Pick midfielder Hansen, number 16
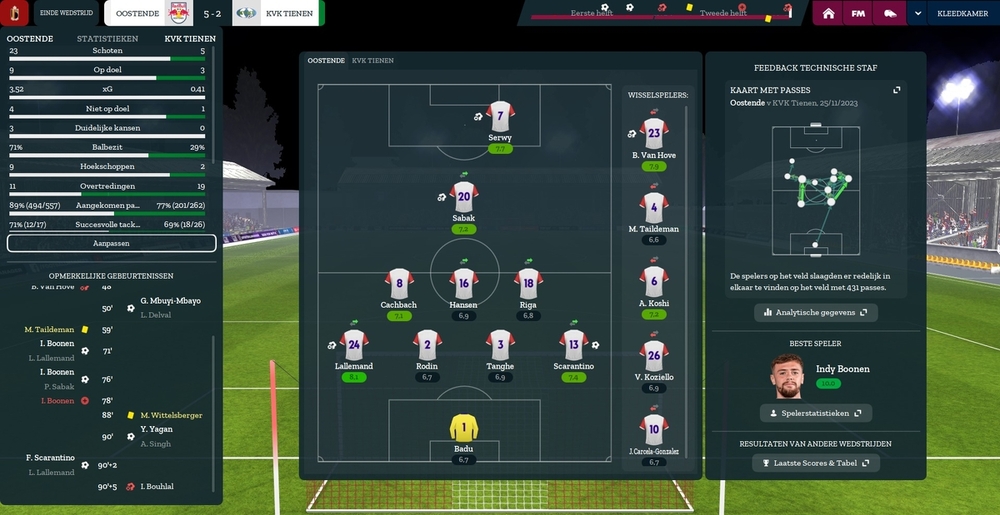 pyautogui.click(x=463, y=285)
